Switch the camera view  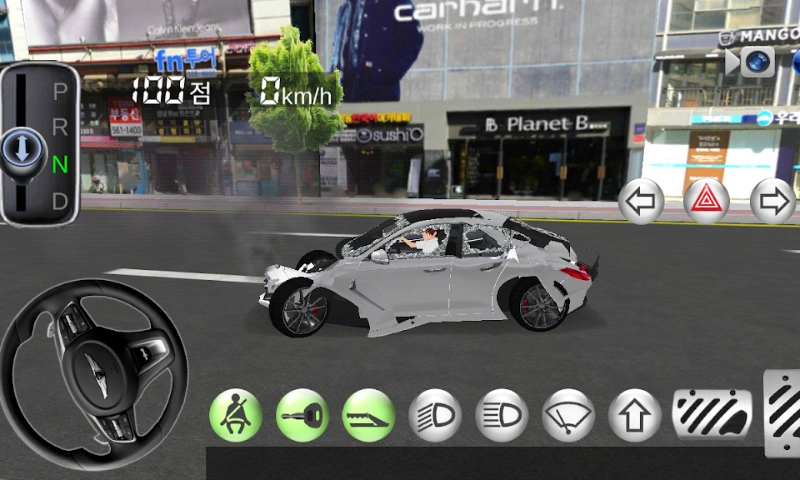[x=757, y=61]
